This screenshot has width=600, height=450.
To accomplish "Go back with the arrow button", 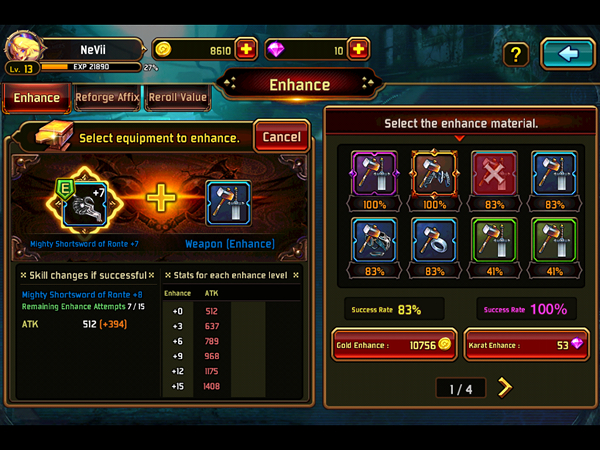I will 567,54.
